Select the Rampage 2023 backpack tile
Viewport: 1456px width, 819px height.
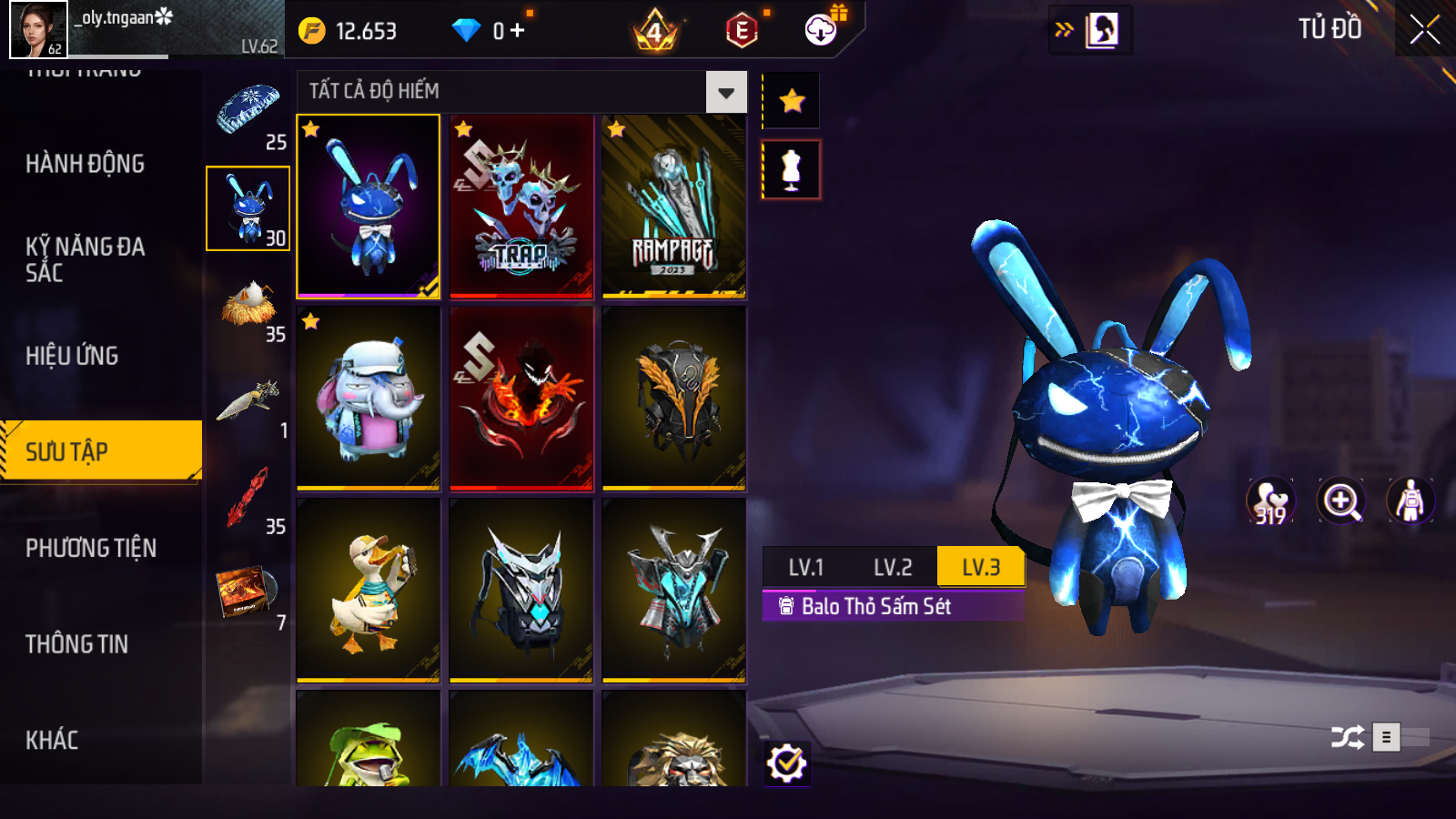click(x=674, y=207)
